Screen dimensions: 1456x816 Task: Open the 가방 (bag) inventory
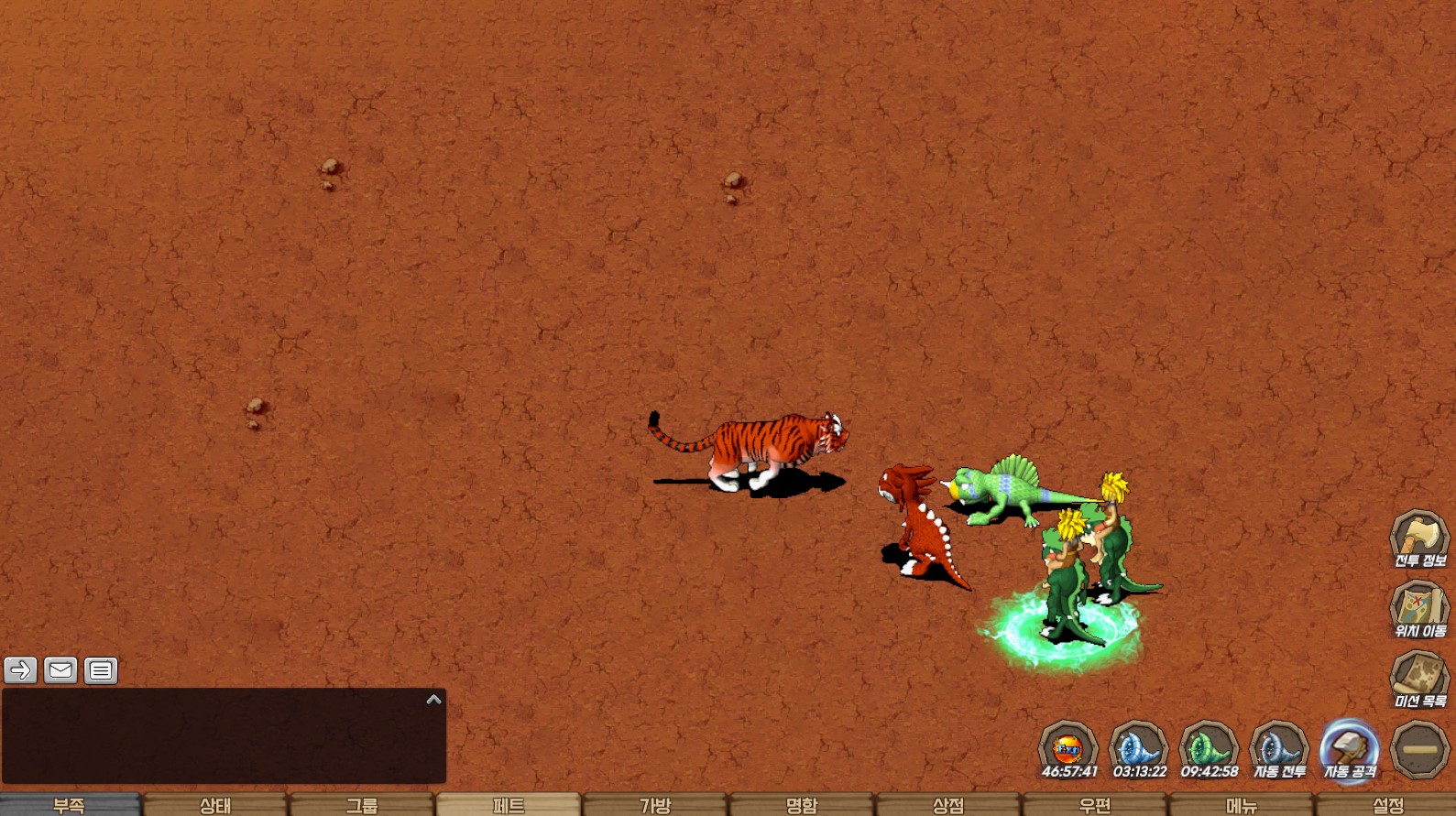point(655,805)
